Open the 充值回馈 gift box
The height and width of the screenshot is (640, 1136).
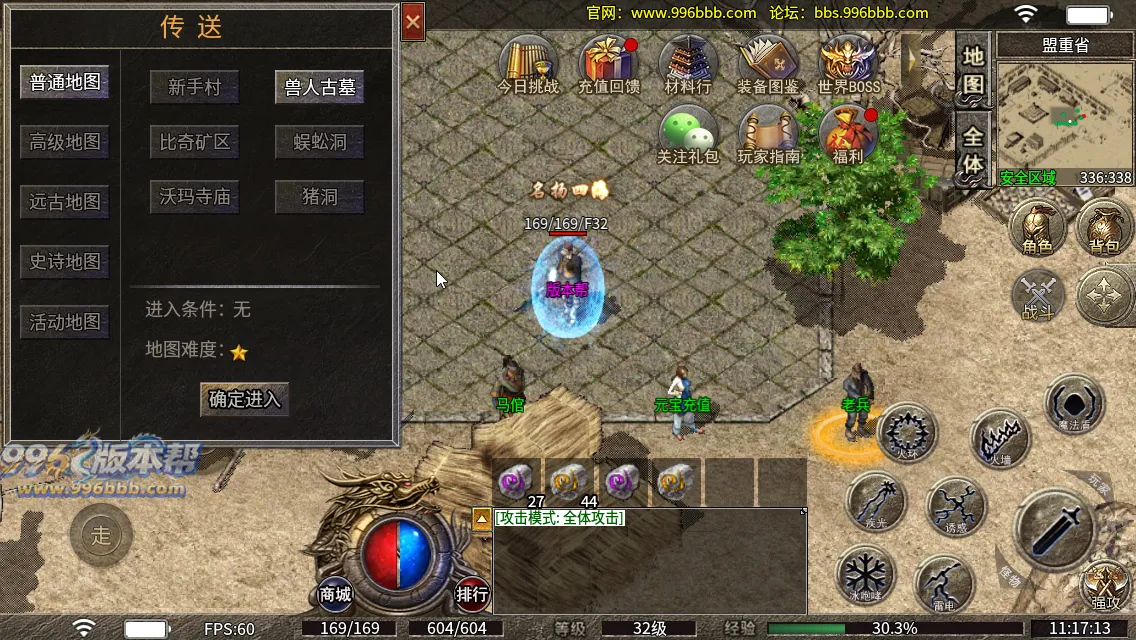pos(609,65)
